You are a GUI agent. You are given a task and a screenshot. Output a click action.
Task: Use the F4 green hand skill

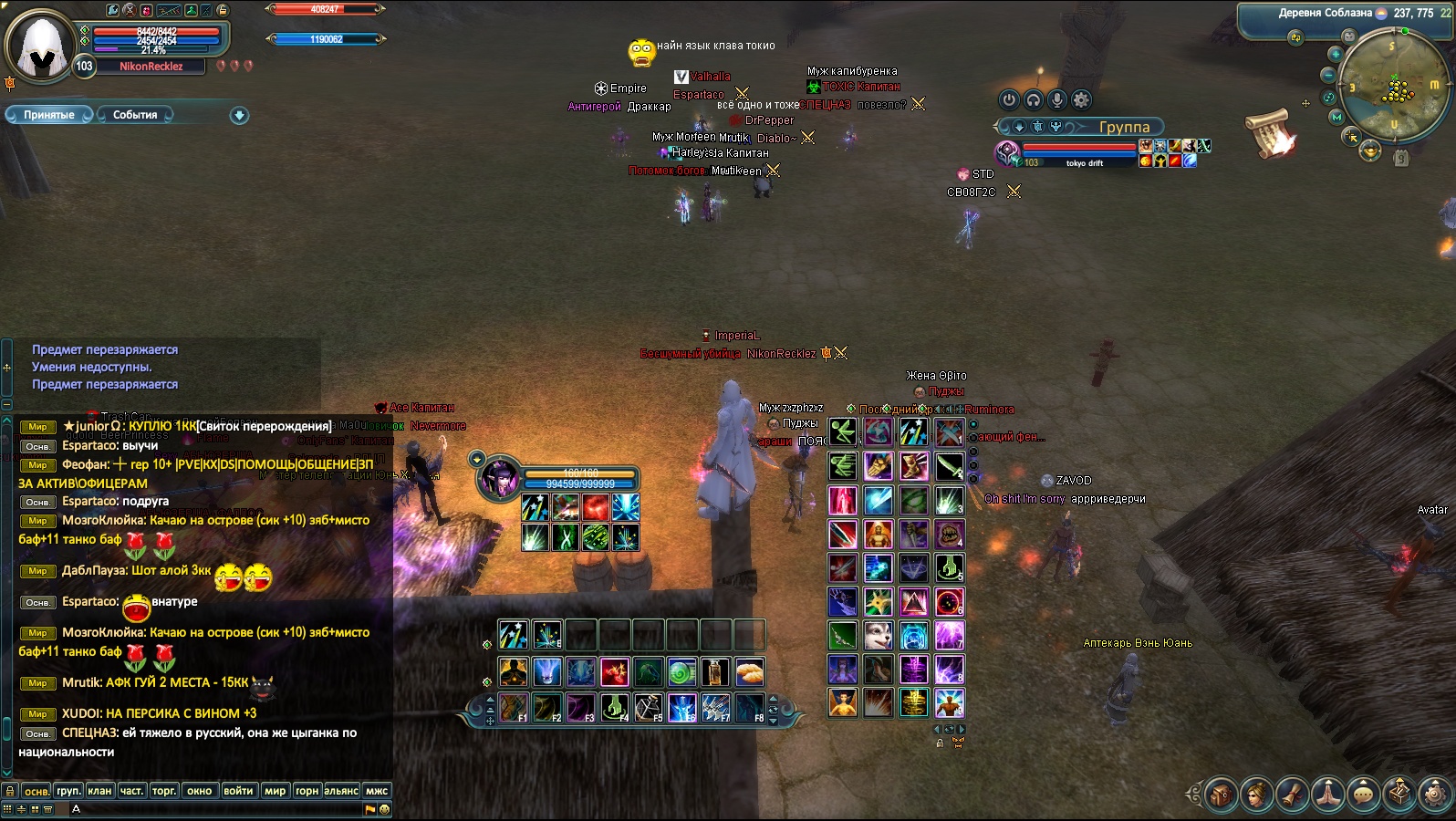coord(614,706)
